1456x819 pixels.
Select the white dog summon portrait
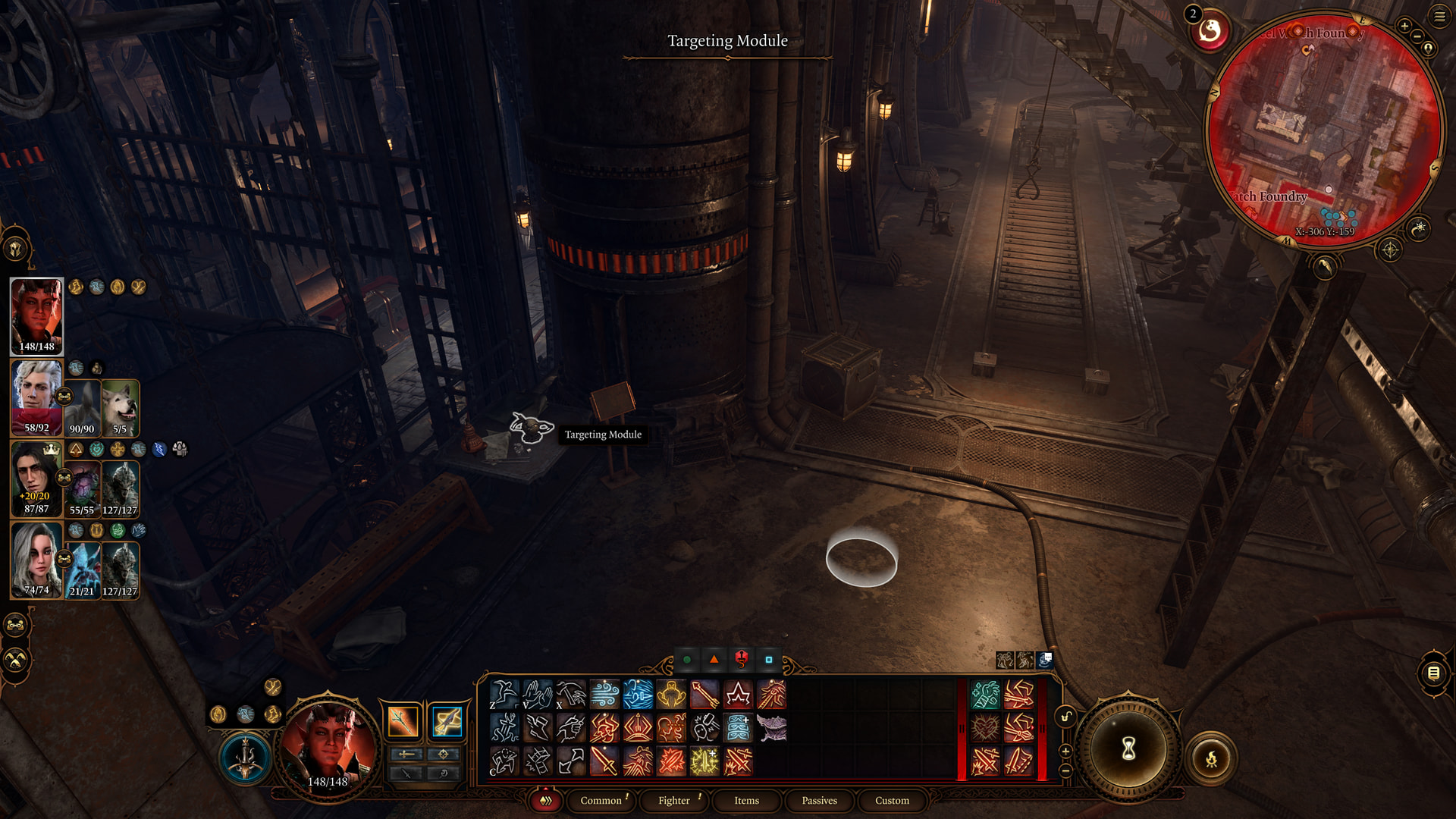[x=120, y=408]
